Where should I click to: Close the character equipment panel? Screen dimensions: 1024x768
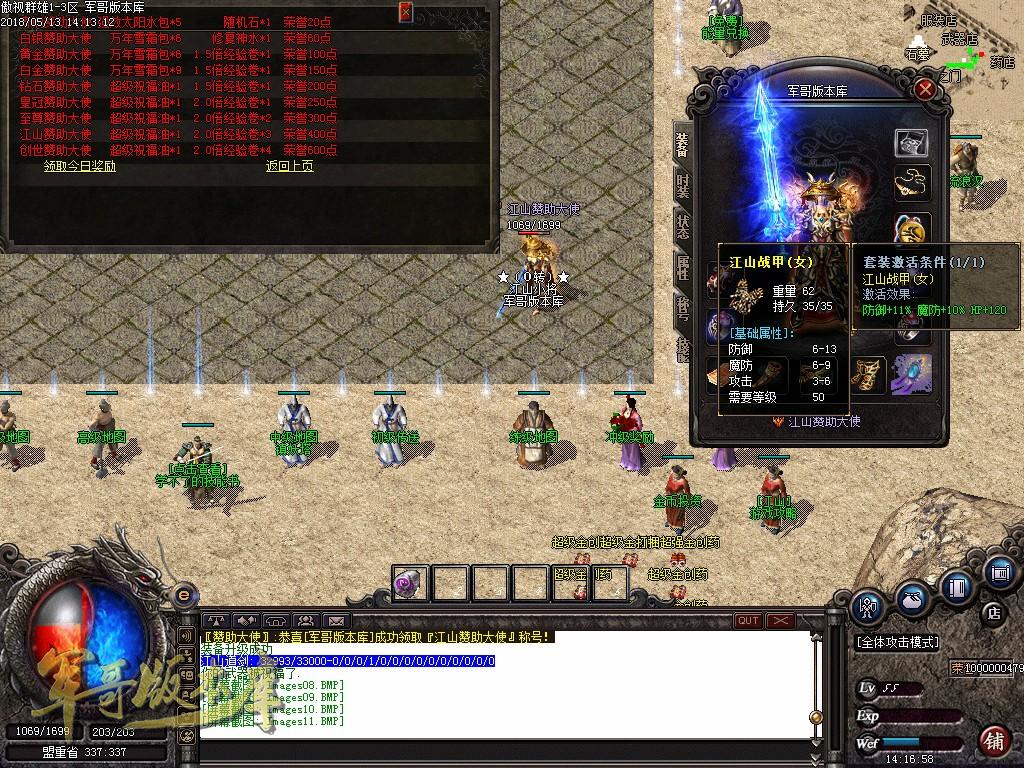click(x=926, y=90)
